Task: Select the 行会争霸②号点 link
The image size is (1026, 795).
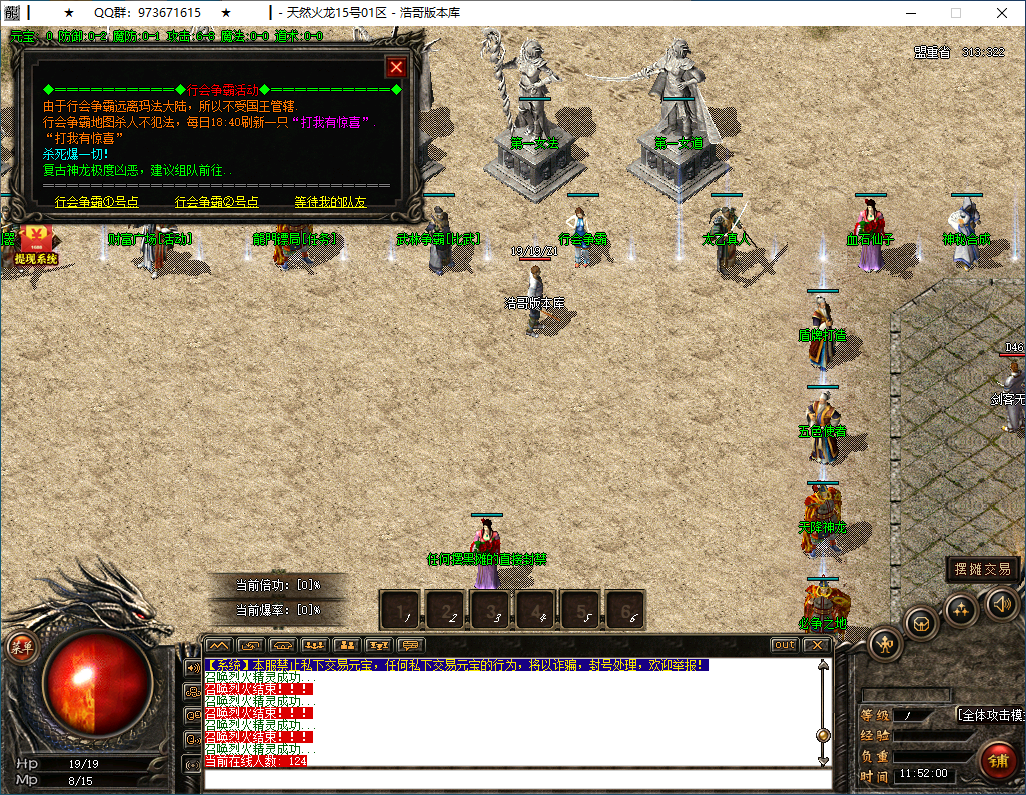Action: 216,202
